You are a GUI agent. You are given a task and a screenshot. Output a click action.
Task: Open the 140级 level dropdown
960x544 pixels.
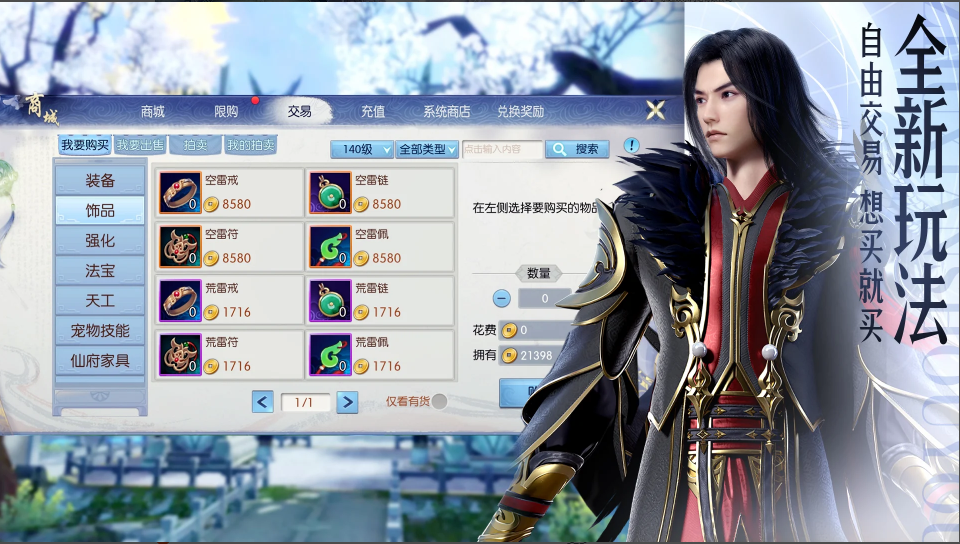click(362, 149)
